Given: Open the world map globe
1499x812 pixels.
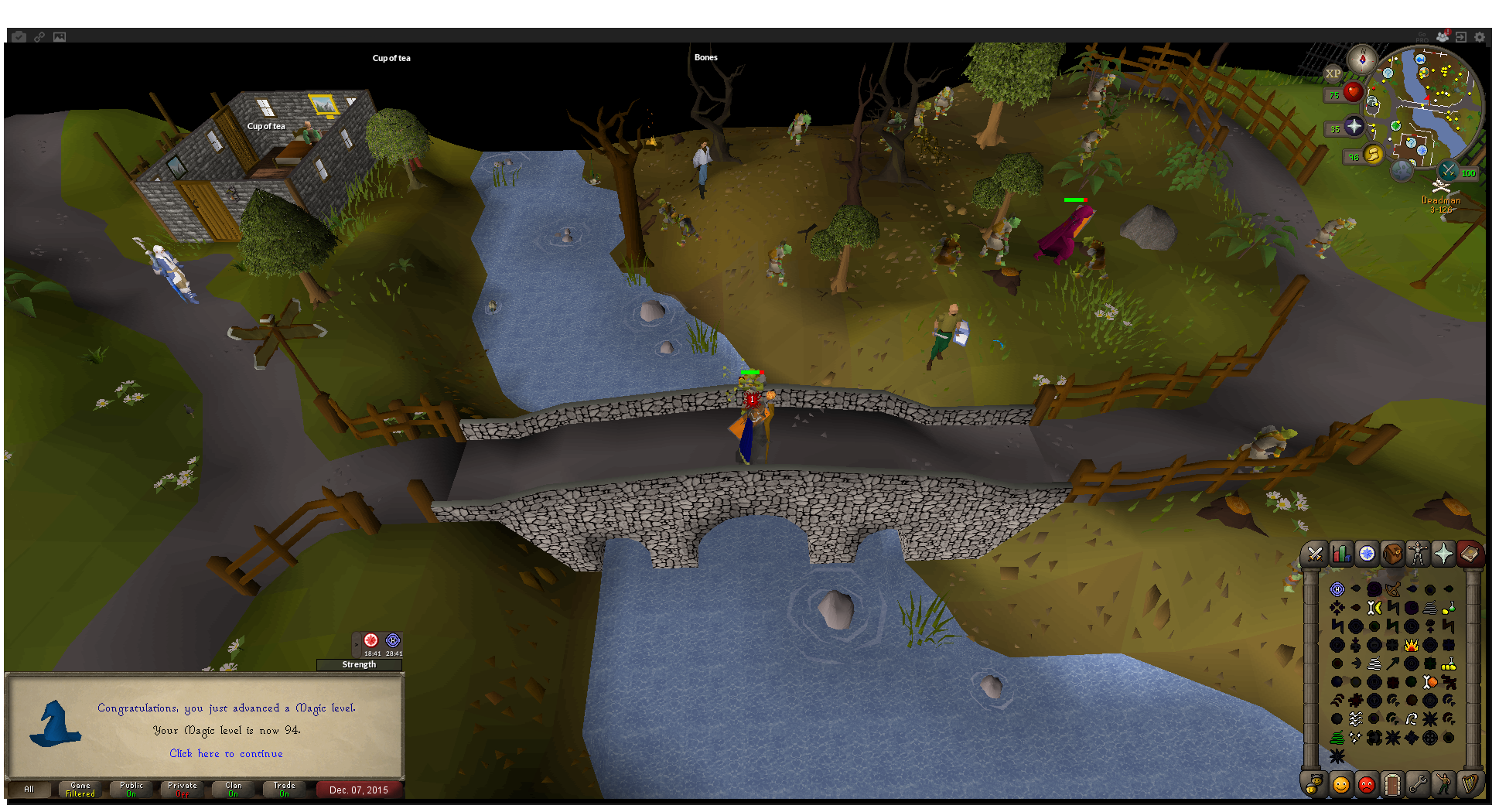Looking at the screenshot, I should point(1402,170).
